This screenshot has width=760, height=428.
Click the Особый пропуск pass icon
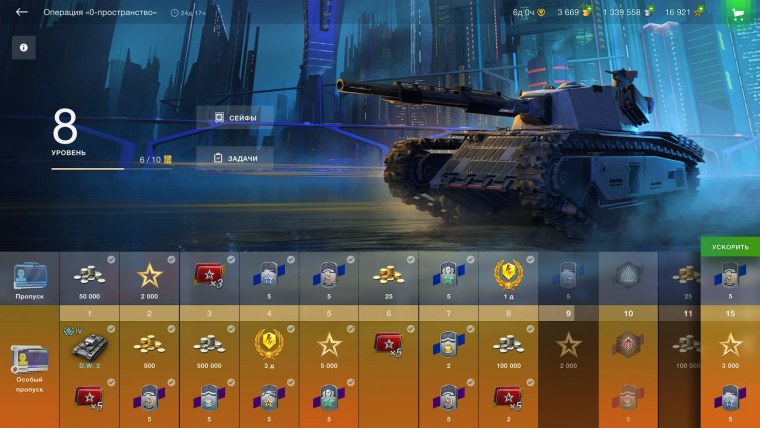coord(29,365)
